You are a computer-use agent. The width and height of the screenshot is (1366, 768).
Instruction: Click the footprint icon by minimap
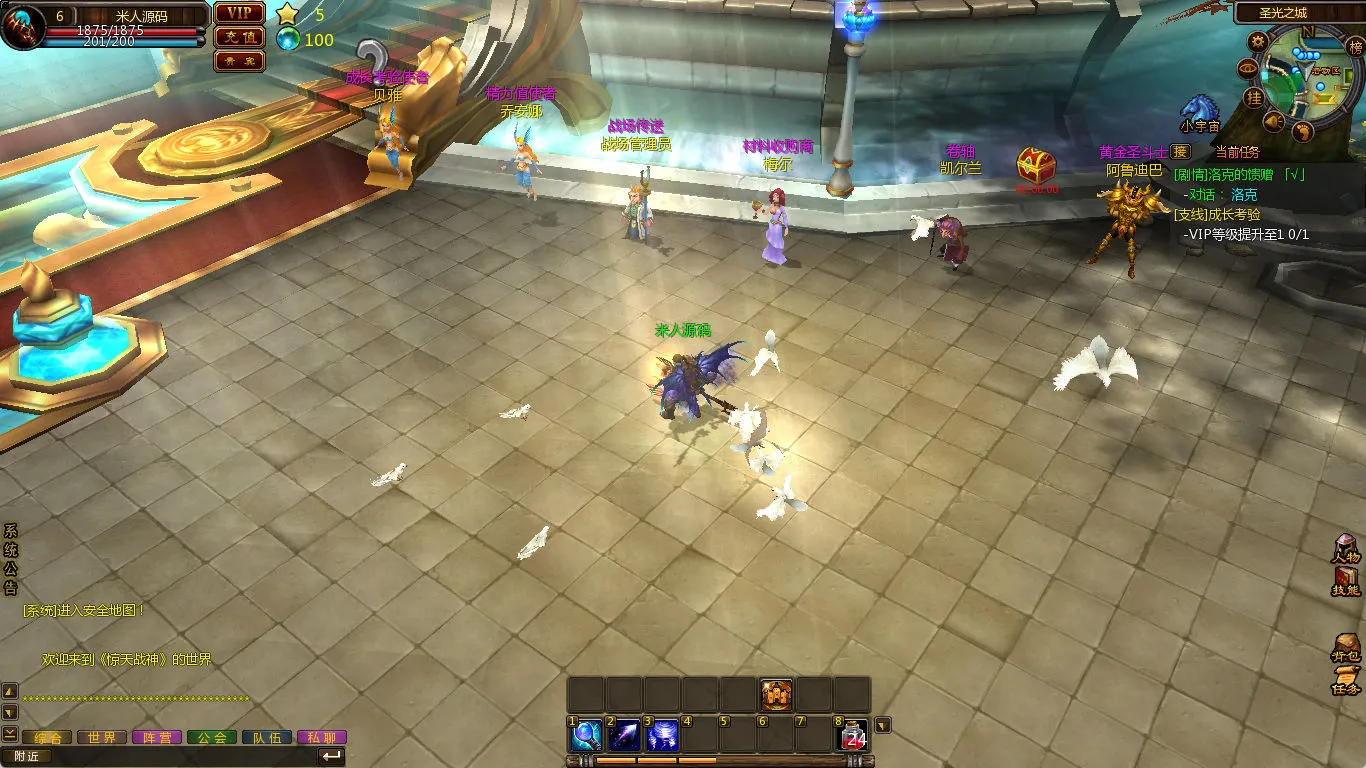point(1302,131)
